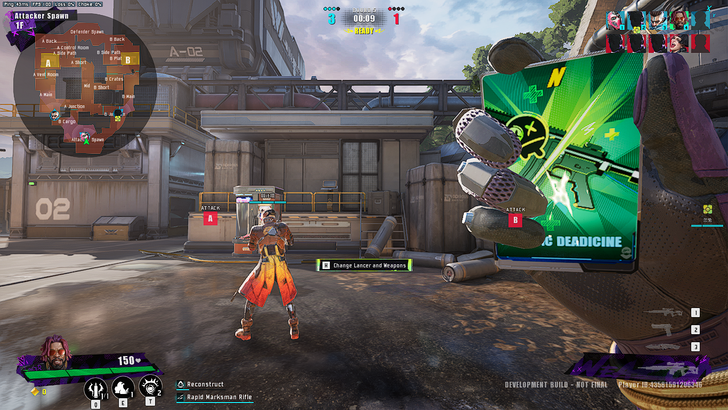Activate the eye ability icon above T
This screenshot has width=728, height=410.
(151, 385)
